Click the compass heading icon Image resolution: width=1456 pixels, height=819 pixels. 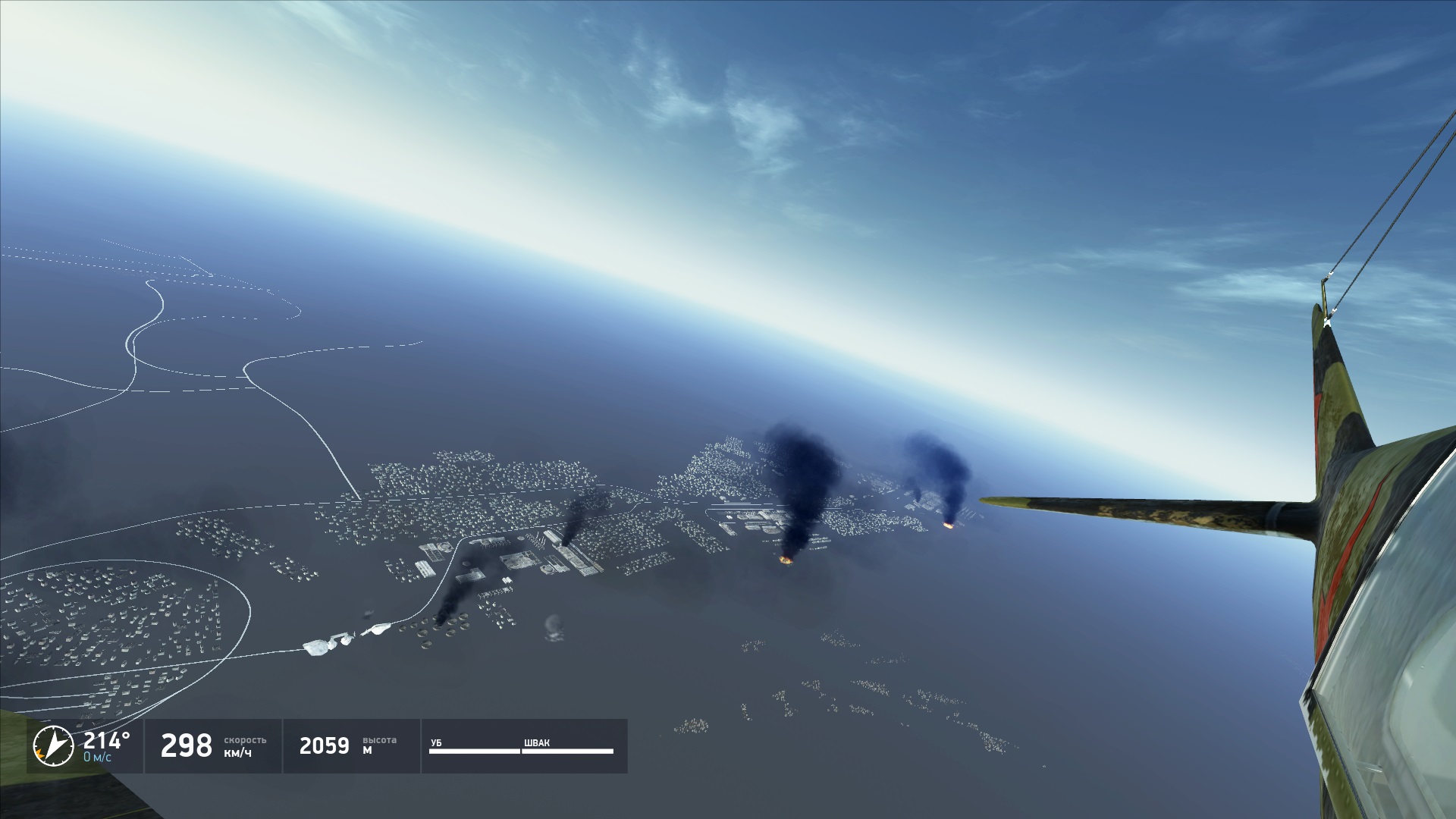[x=54, y=745]
